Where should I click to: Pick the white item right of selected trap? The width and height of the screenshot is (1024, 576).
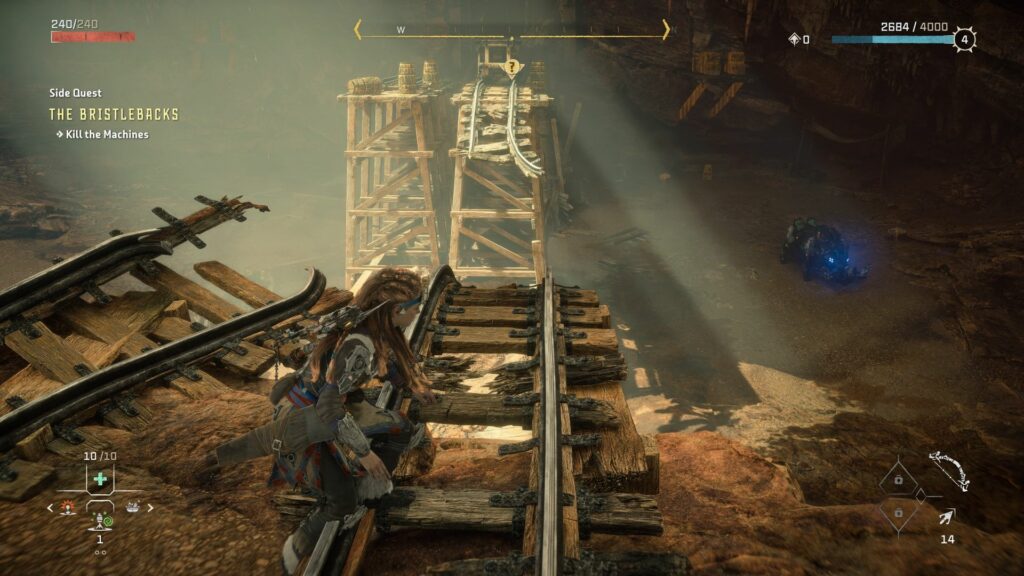(x=132, y=508)
